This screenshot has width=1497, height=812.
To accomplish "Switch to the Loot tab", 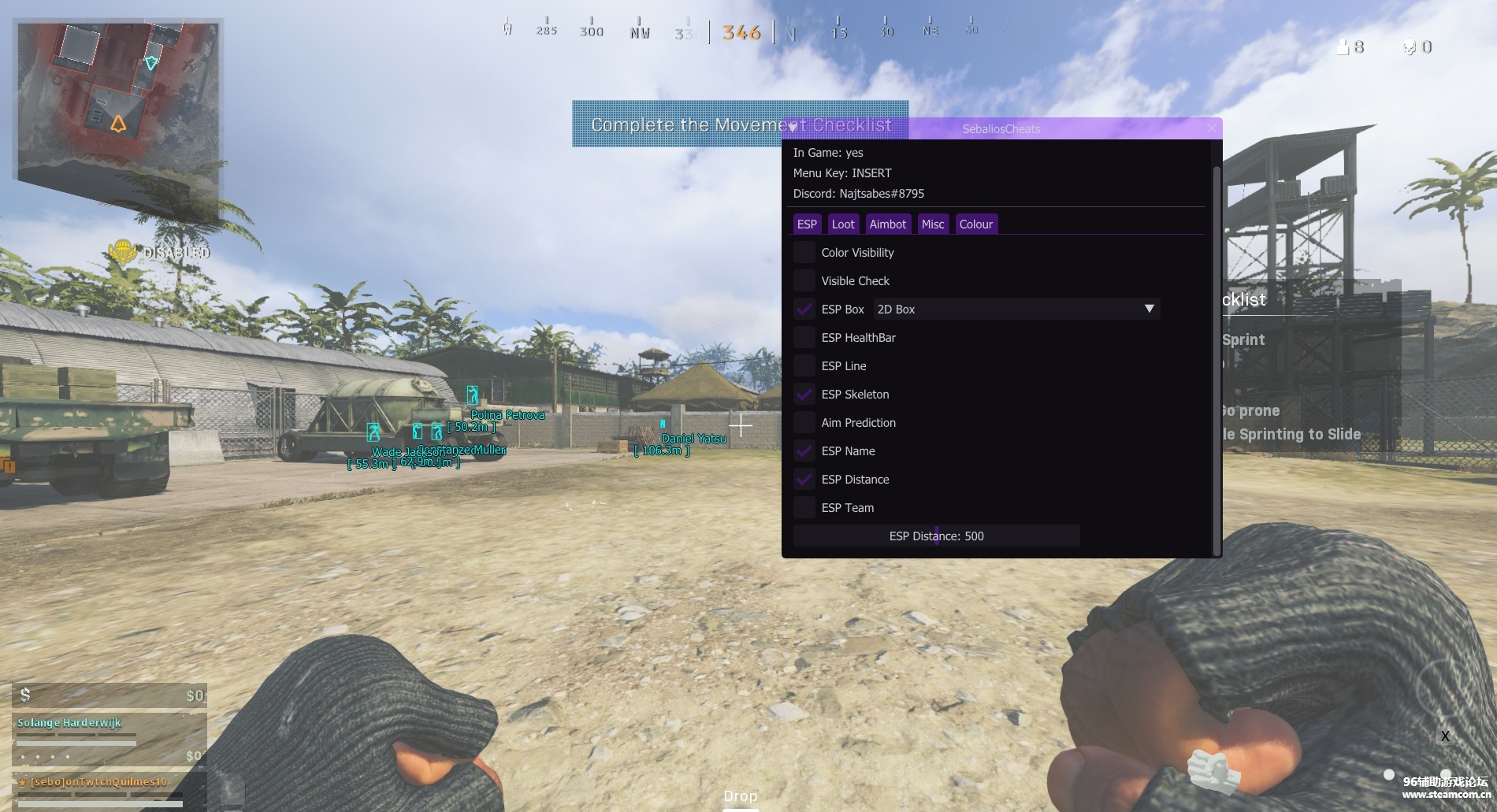I will point(842,224).
